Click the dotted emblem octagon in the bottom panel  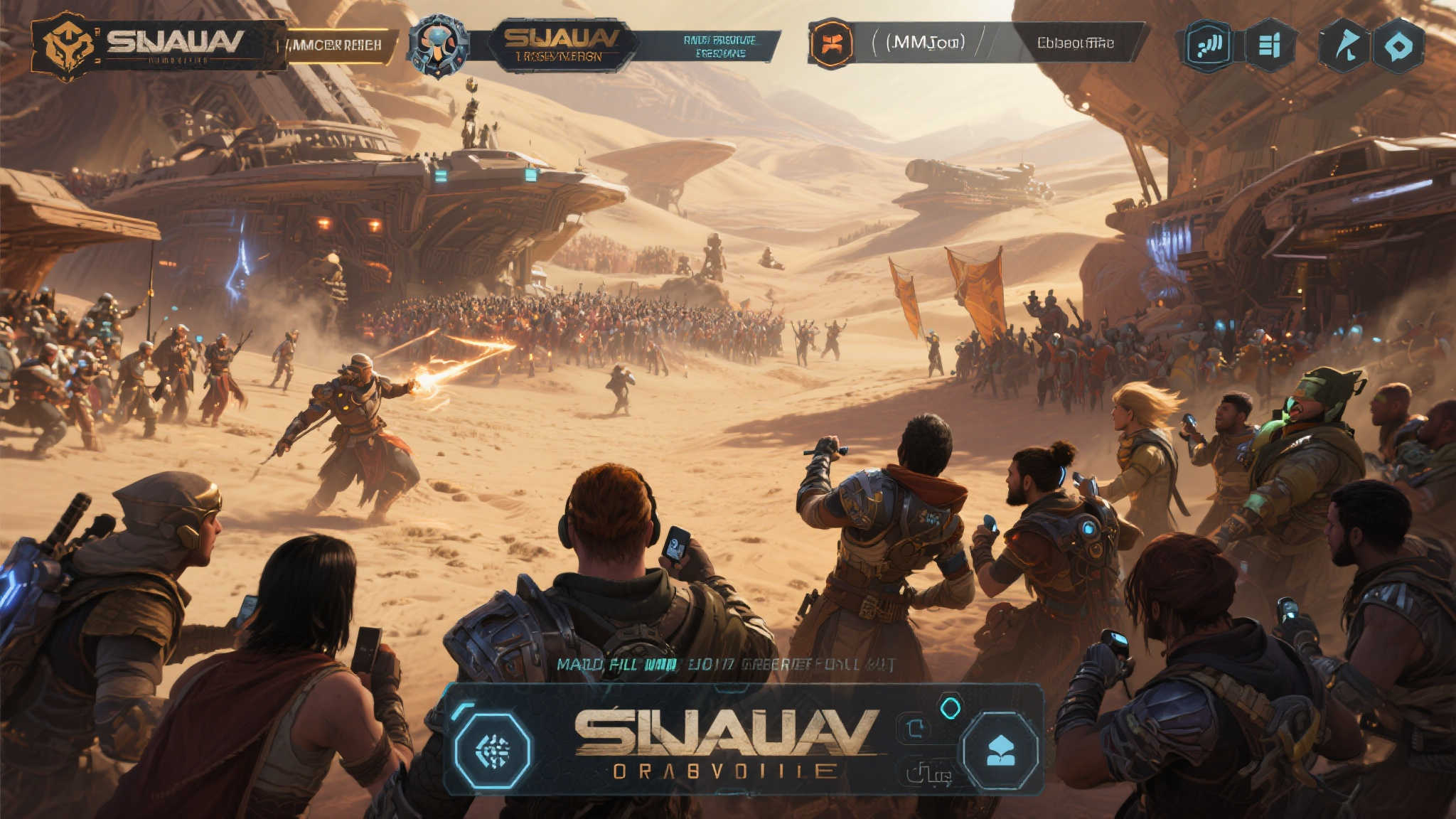[x=493, y=751]
